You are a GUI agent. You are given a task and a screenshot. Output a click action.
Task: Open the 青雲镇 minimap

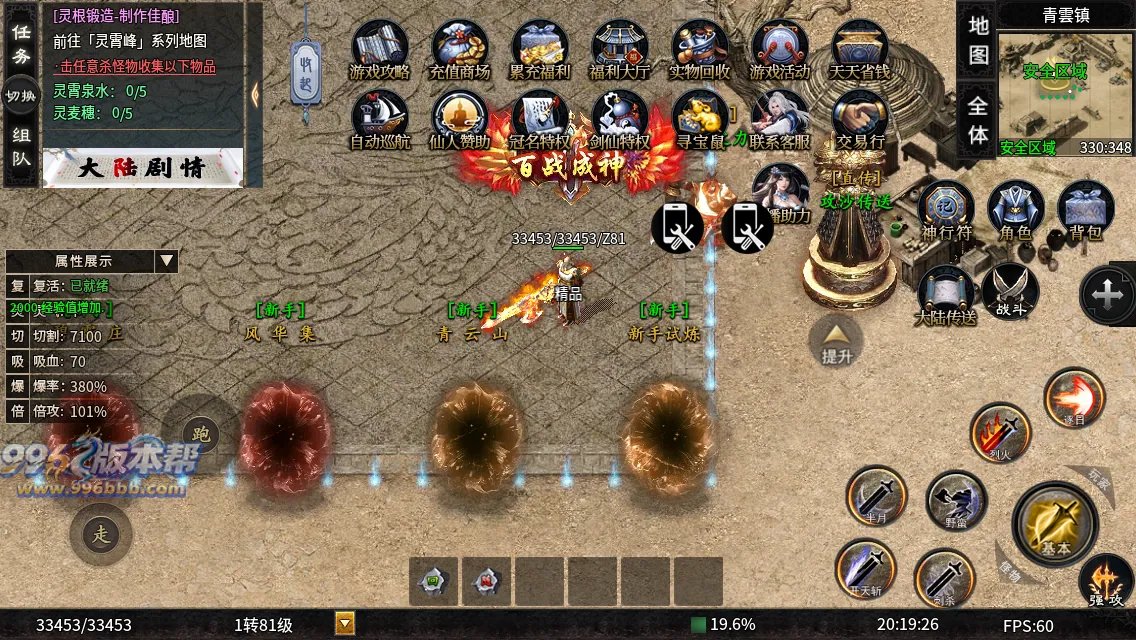pyautogui.click(x=1065, y=92)
